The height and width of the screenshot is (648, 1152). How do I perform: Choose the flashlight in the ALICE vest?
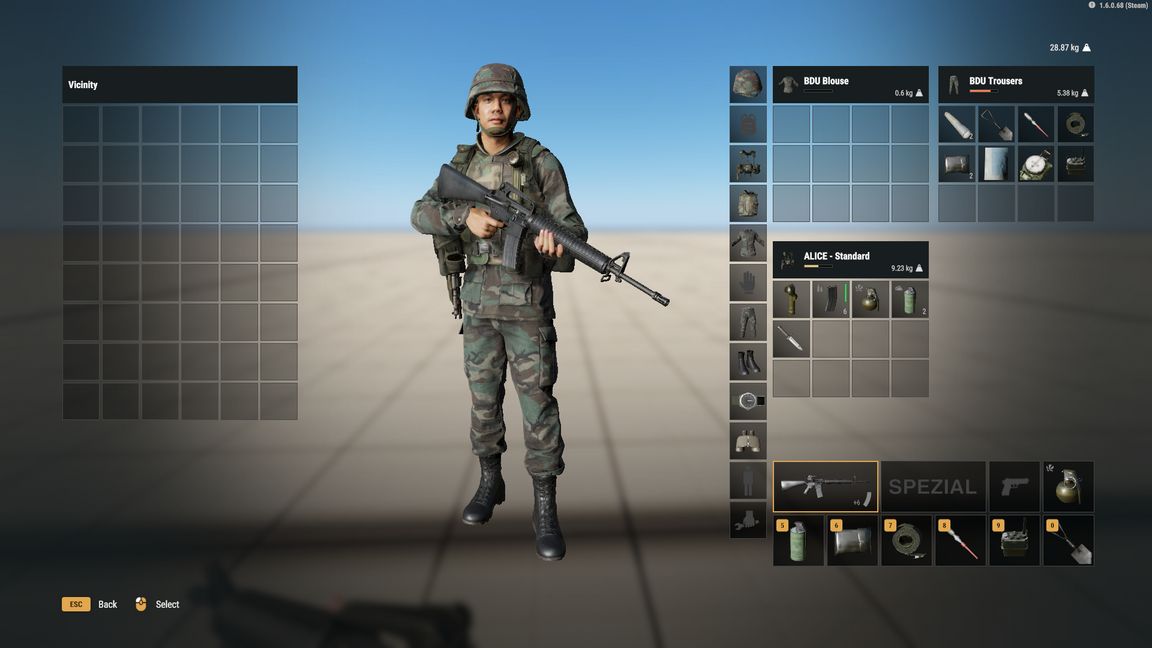point(791,299)
